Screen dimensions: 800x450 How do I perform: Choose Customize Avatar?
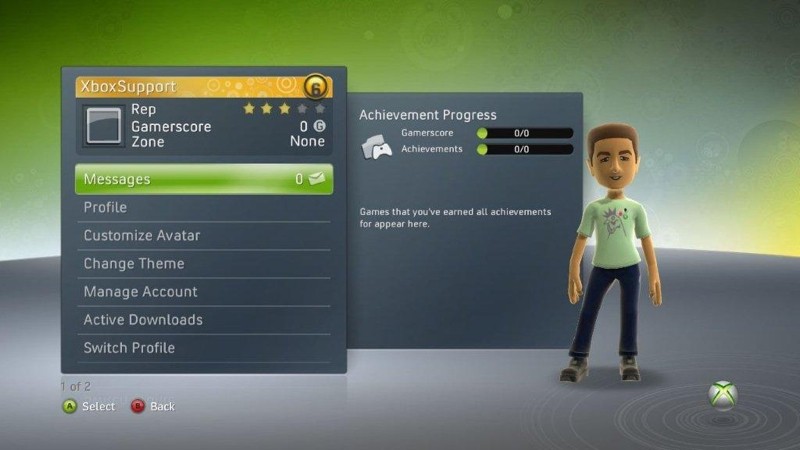click(203, 235)
